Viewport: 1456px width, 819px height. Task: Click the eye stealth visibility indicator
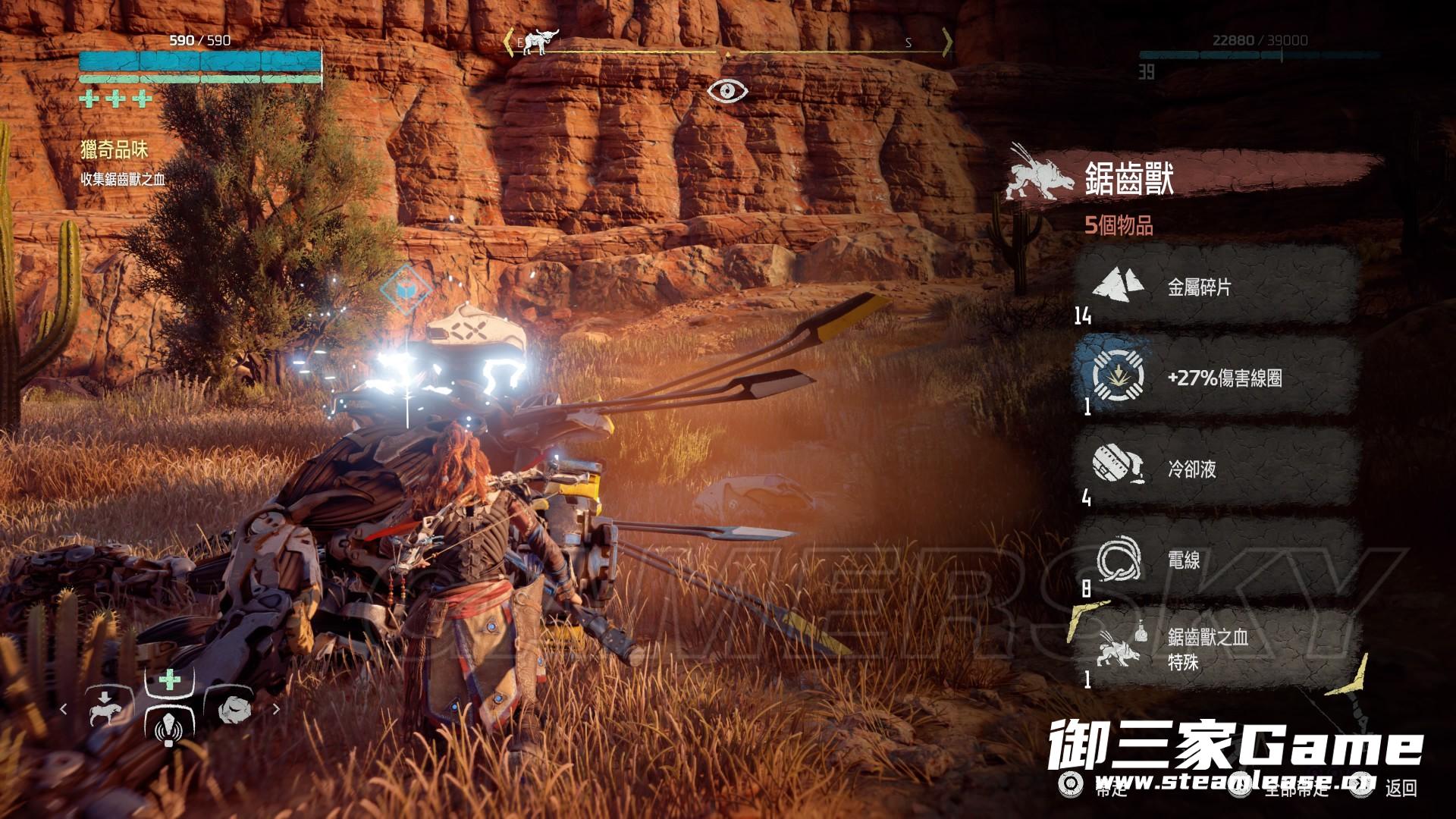727,91
